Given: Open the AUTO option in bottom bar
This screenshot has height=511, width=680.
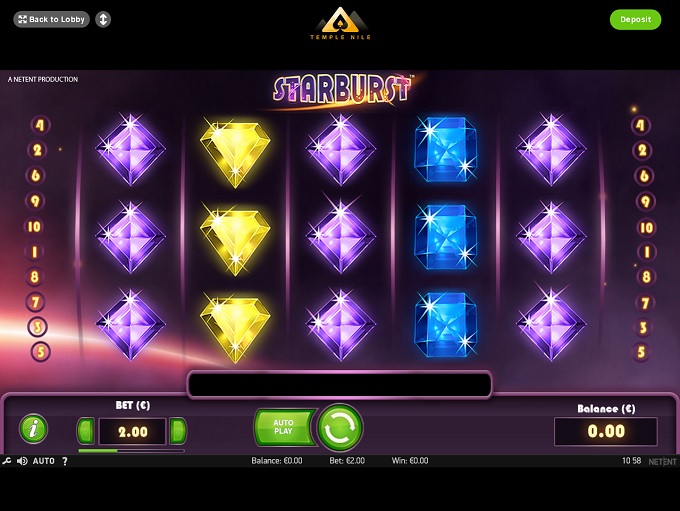Looking at the screenshot, I should click(x=44, y=461).
